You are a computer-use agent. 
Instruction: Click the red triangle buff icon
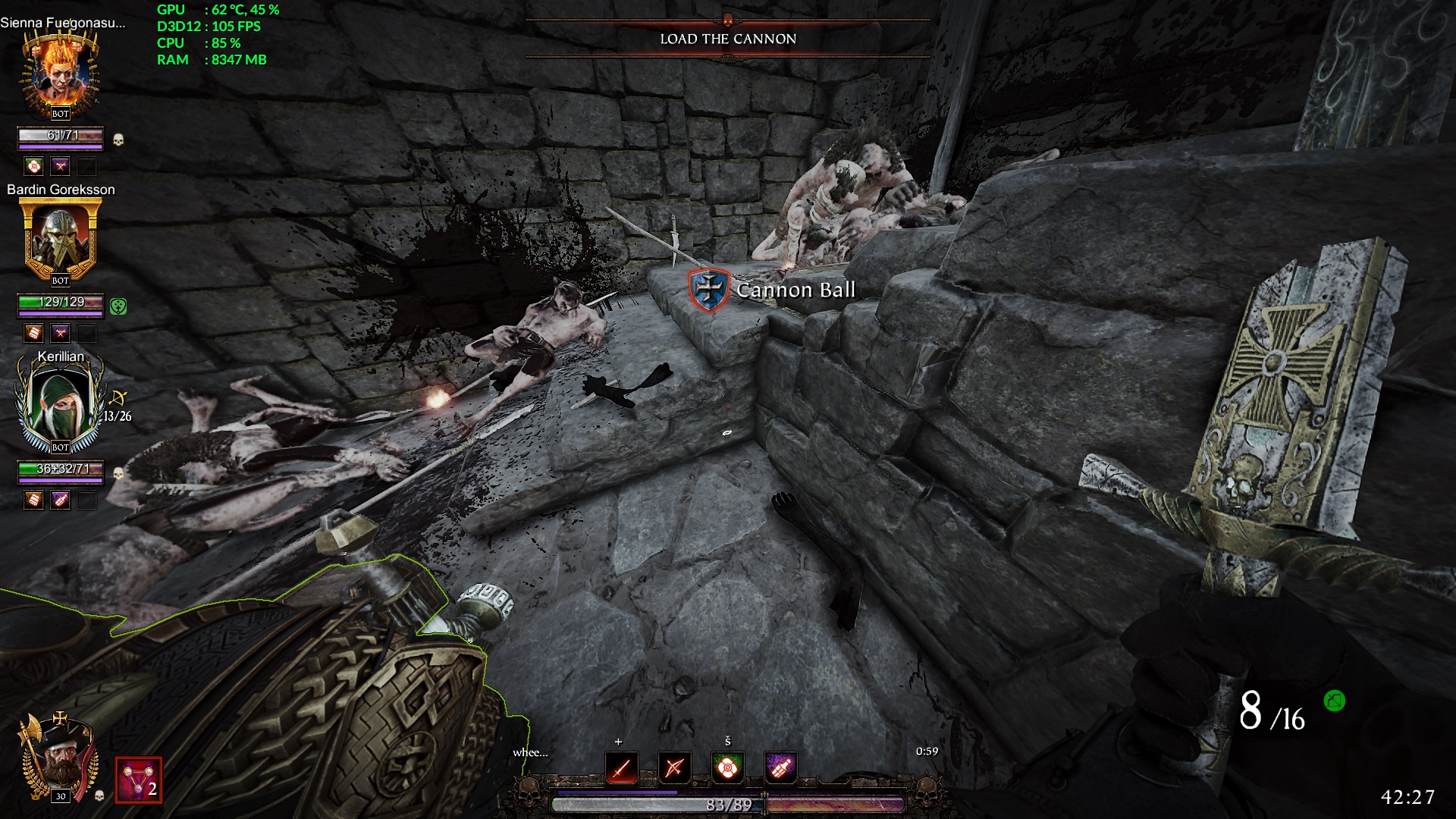point(138,780)
